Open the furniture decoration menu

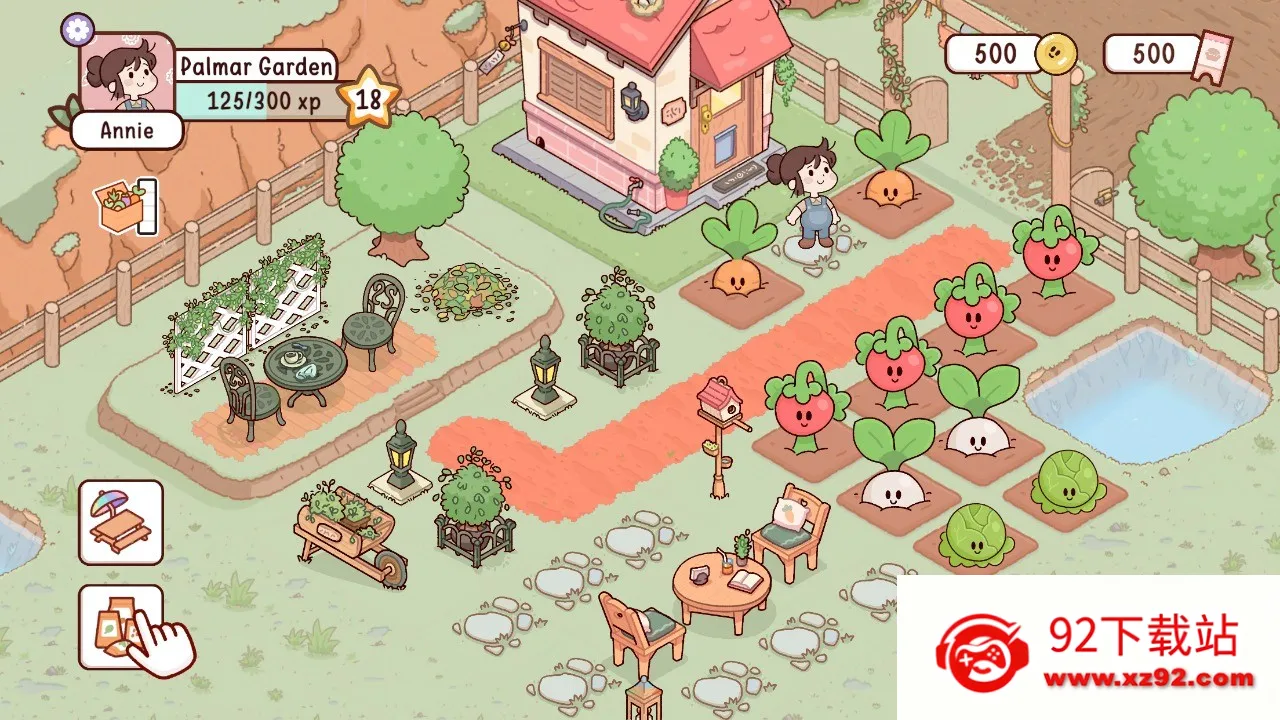(x=121, y=522)
